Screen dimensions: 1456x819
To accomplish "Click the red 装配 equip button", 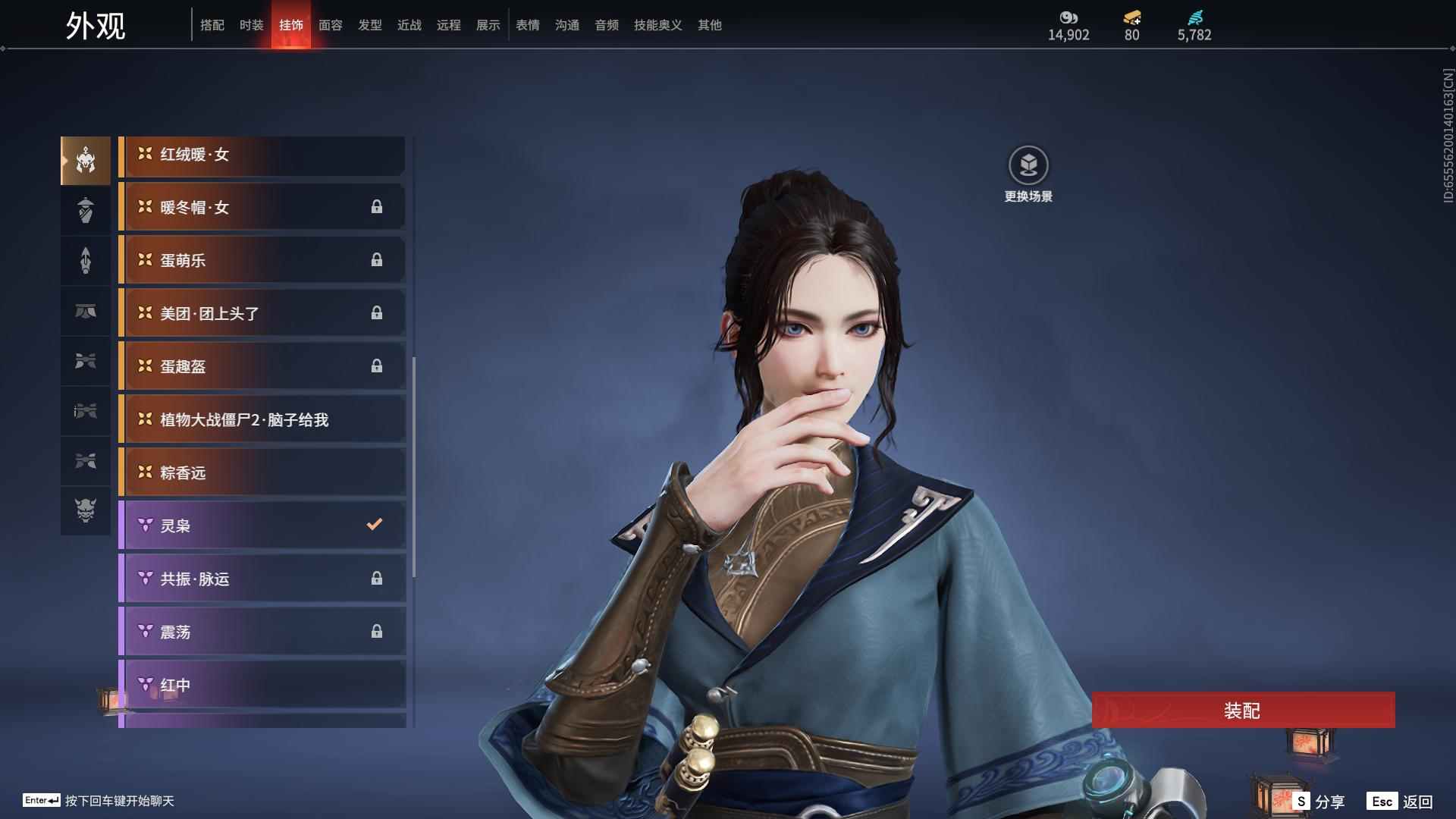I will (1242, 711).
